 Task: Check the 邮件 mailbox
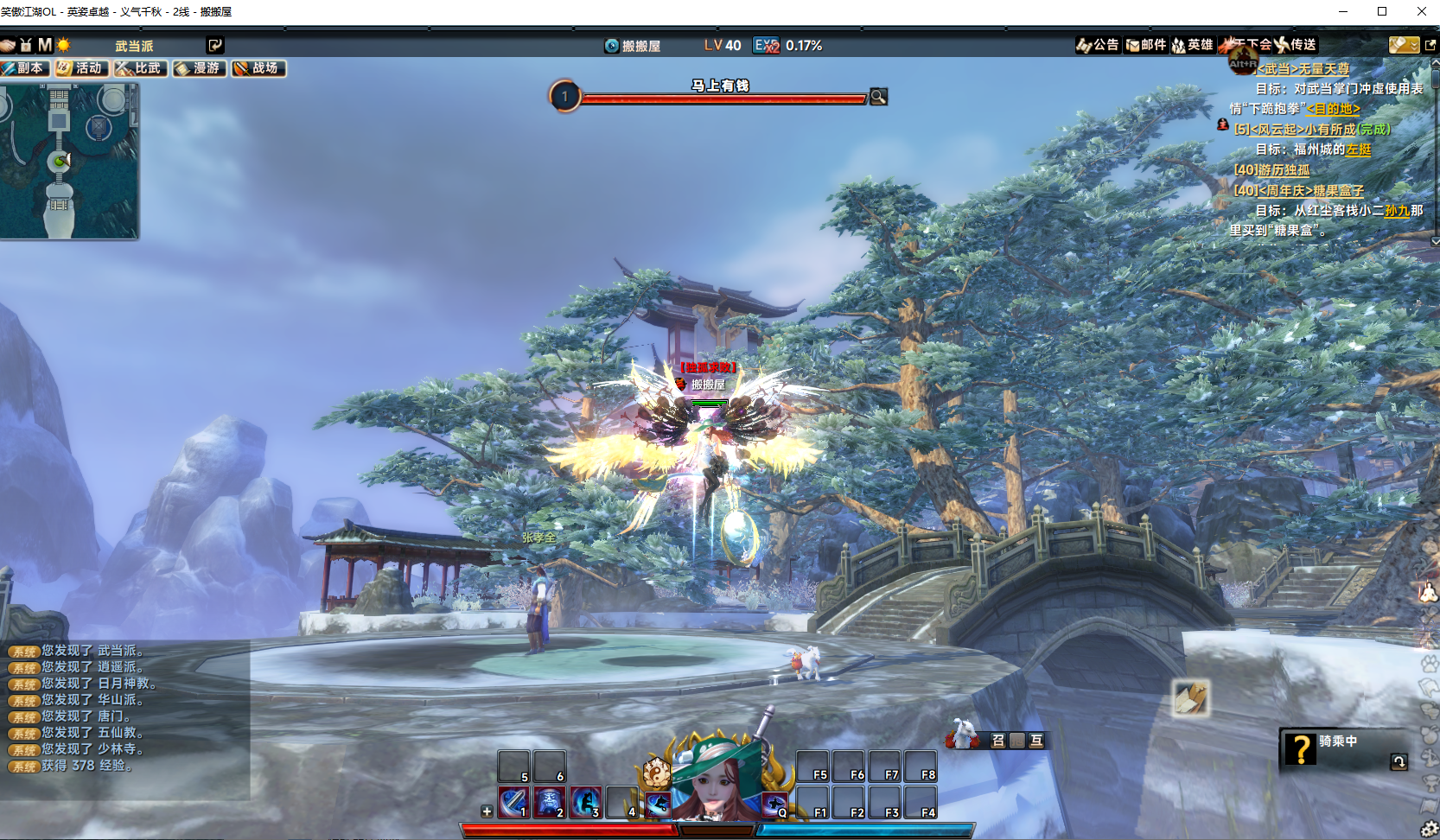1146,45
